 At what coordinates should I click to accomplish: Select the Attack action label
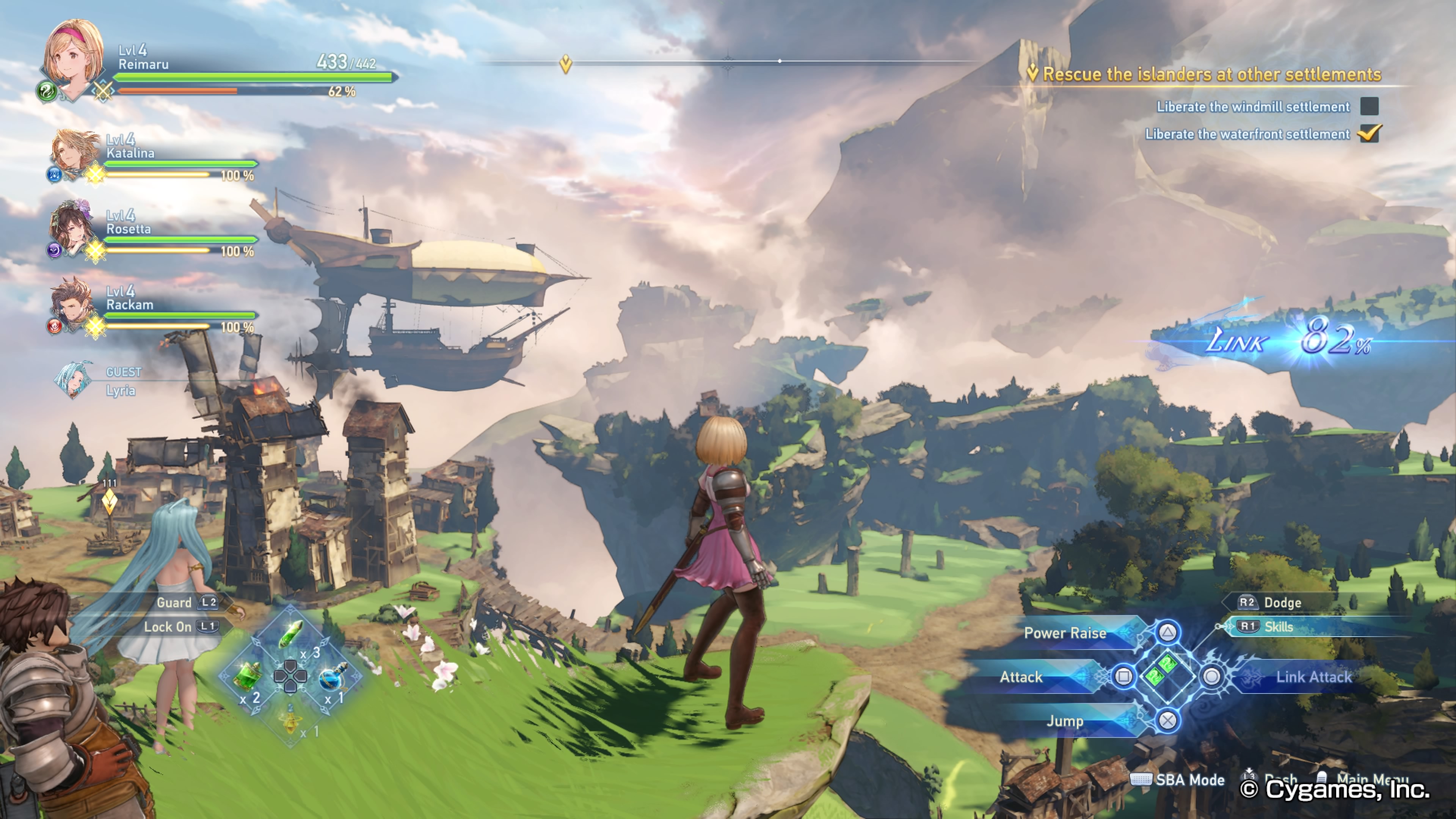1021,676
